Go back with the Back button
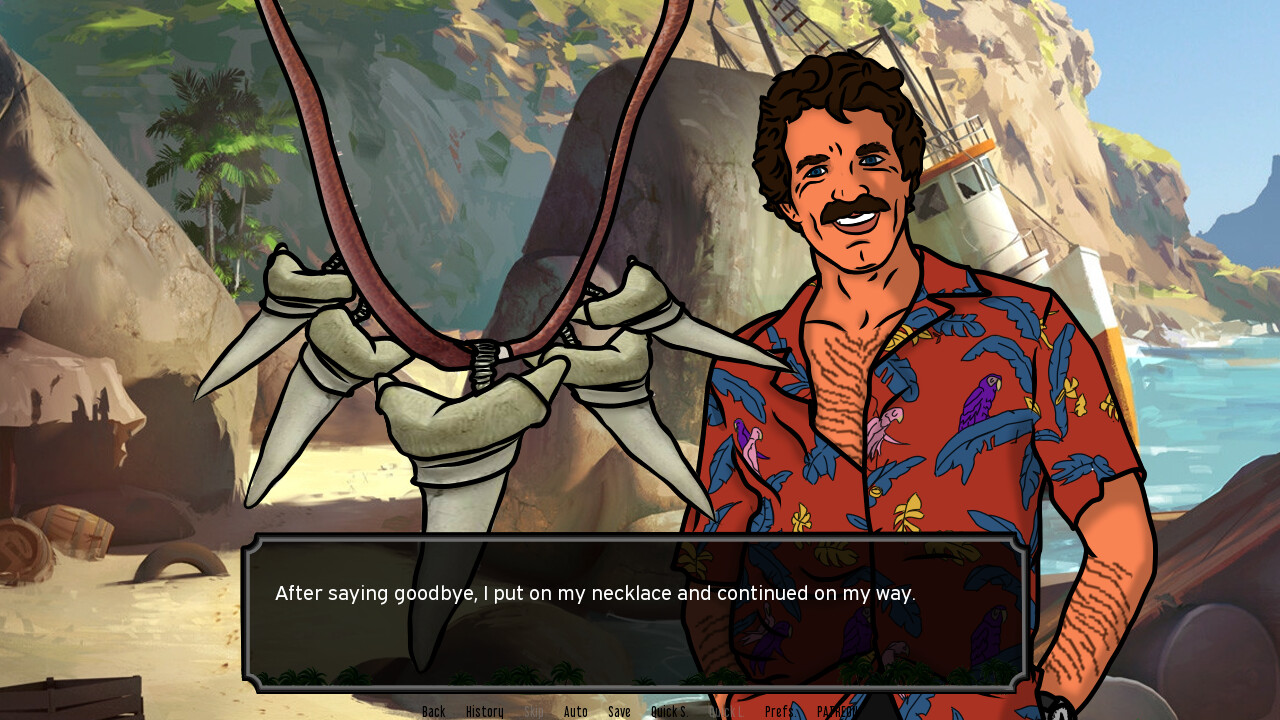 433,711
